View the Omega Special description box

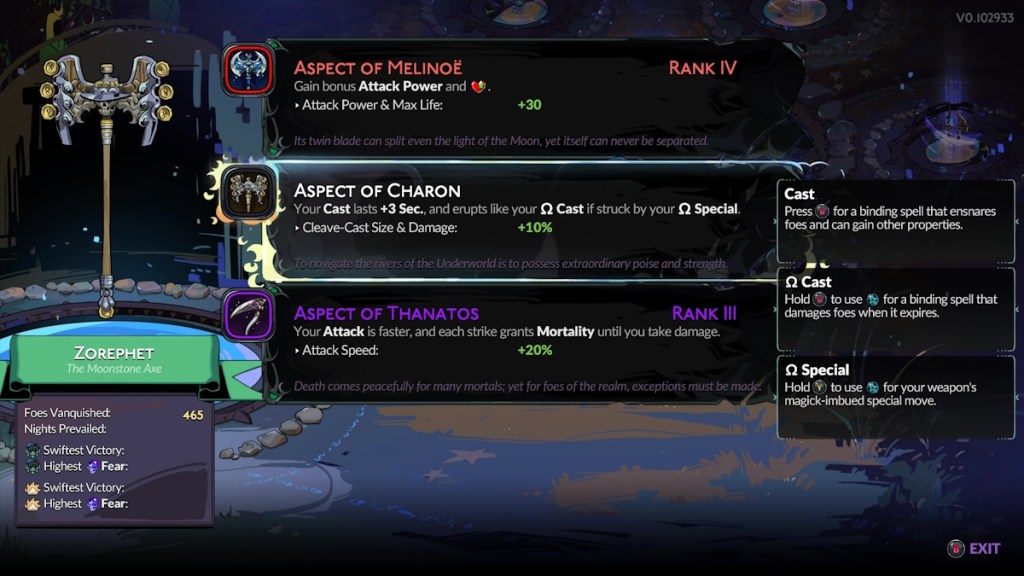click(x=895, y=397)
